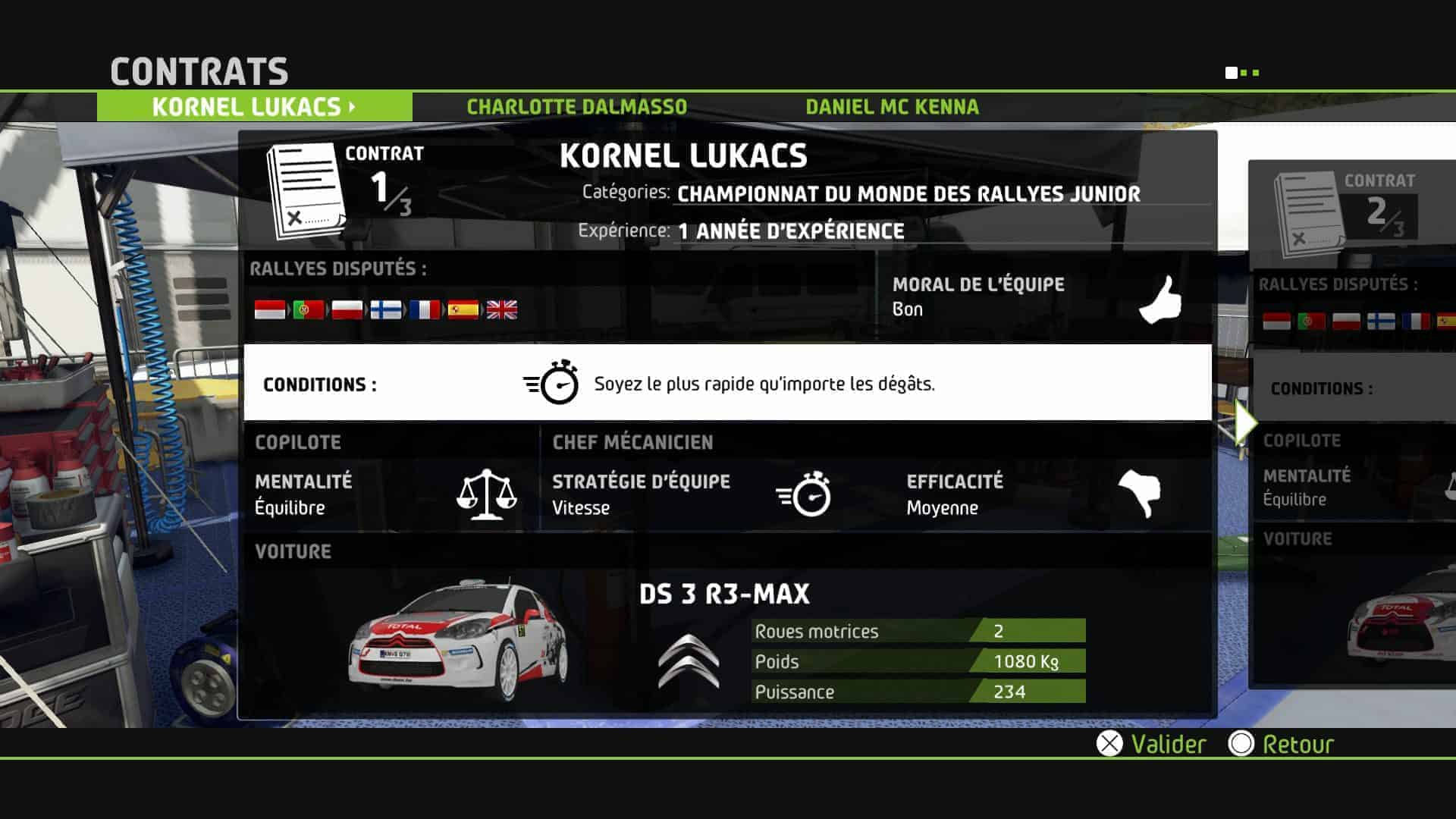Click the Valider confirm label

pyautogui.click(x=1167, y=744)
